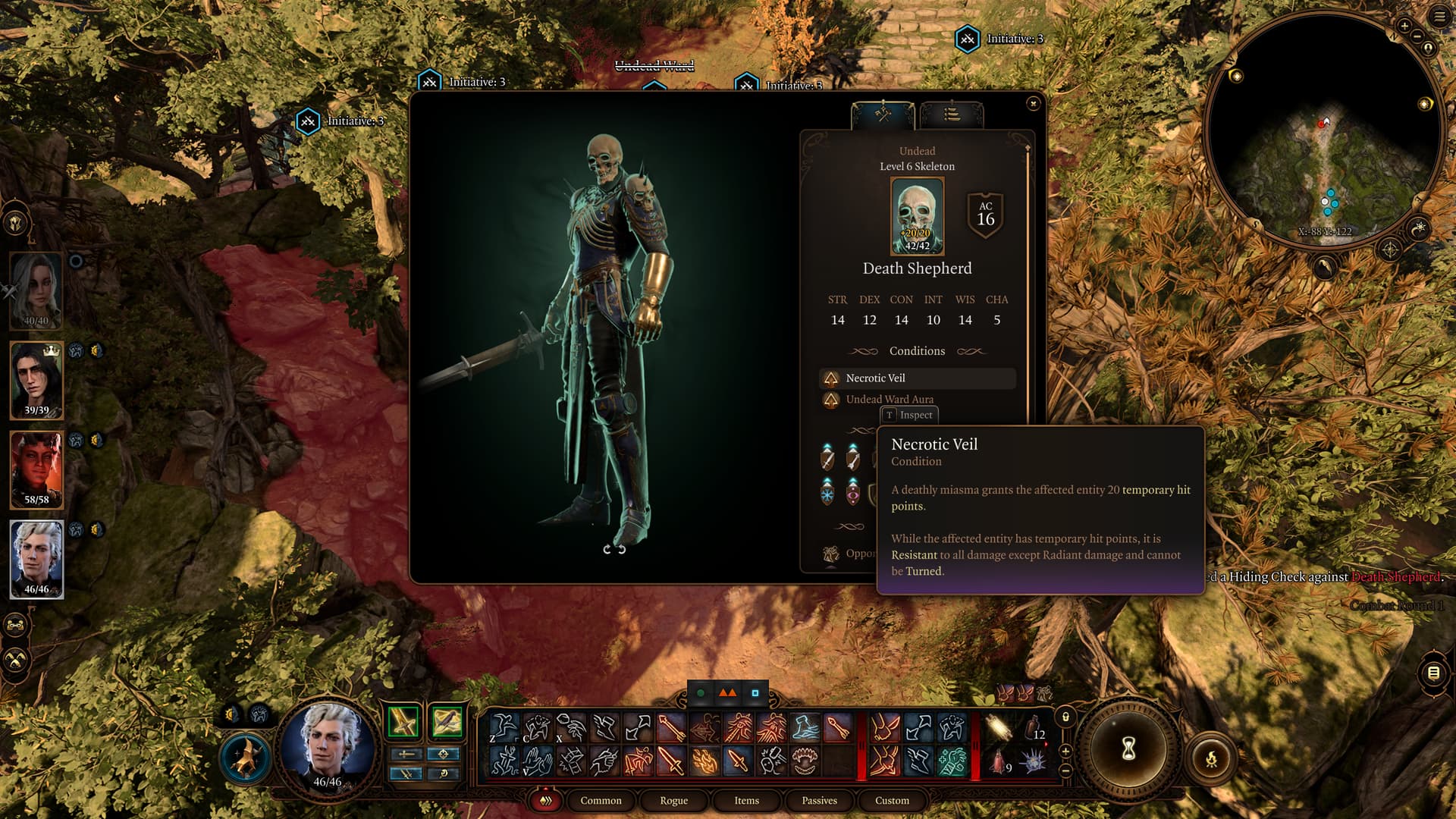The image size is (1456, 819).
Task: Open the game menu in the corner
Action: (1439, 16)
